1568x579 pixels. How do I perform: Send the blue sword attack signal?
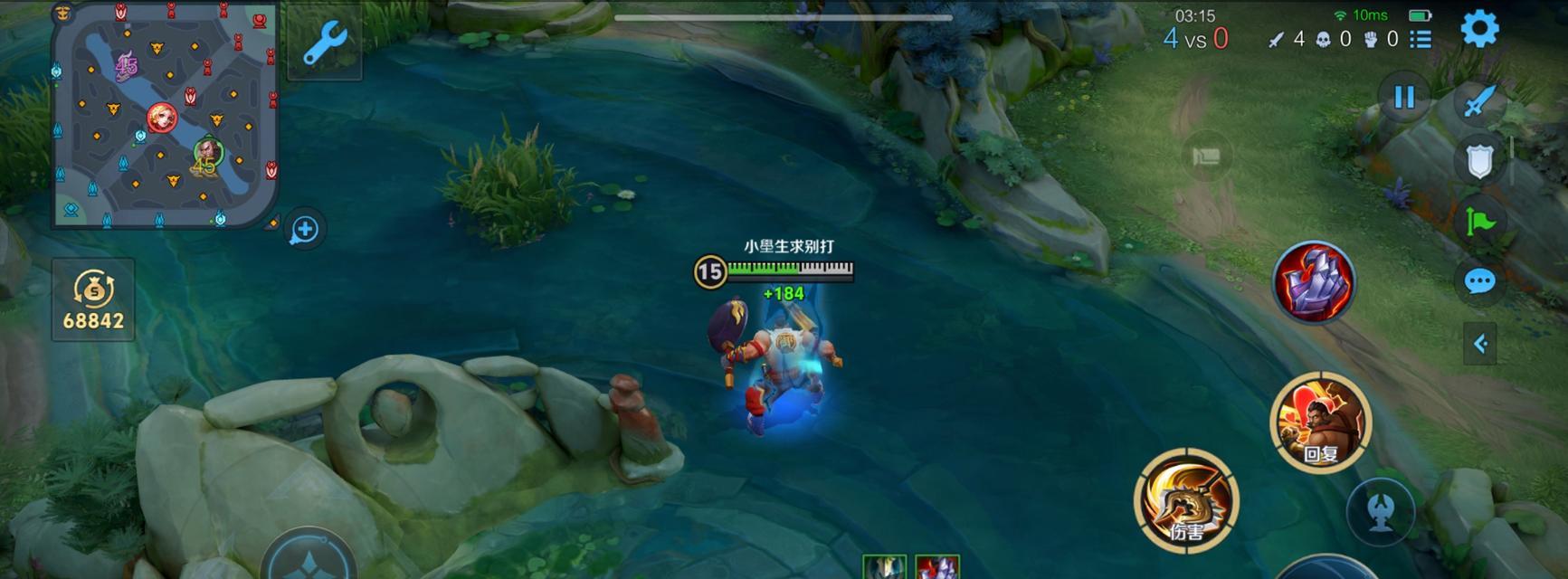(x=1479, y=100)
